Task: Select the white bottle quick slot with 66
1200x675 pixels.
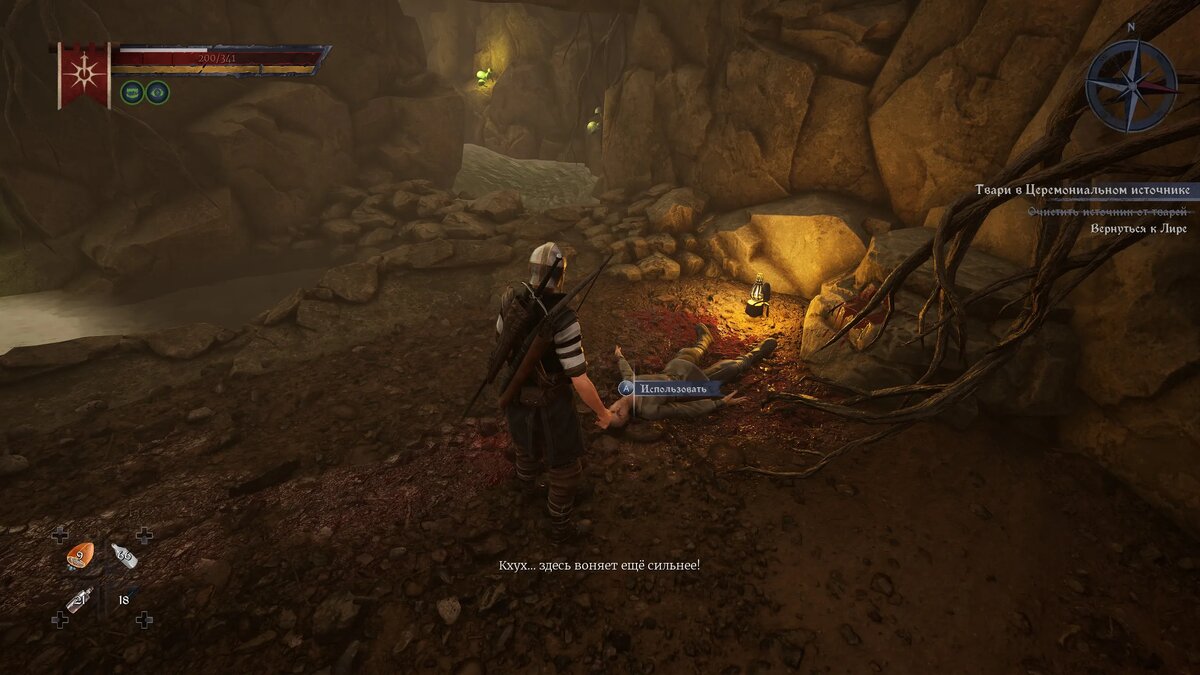Action: pyautogui.click(x=124, y=555)
